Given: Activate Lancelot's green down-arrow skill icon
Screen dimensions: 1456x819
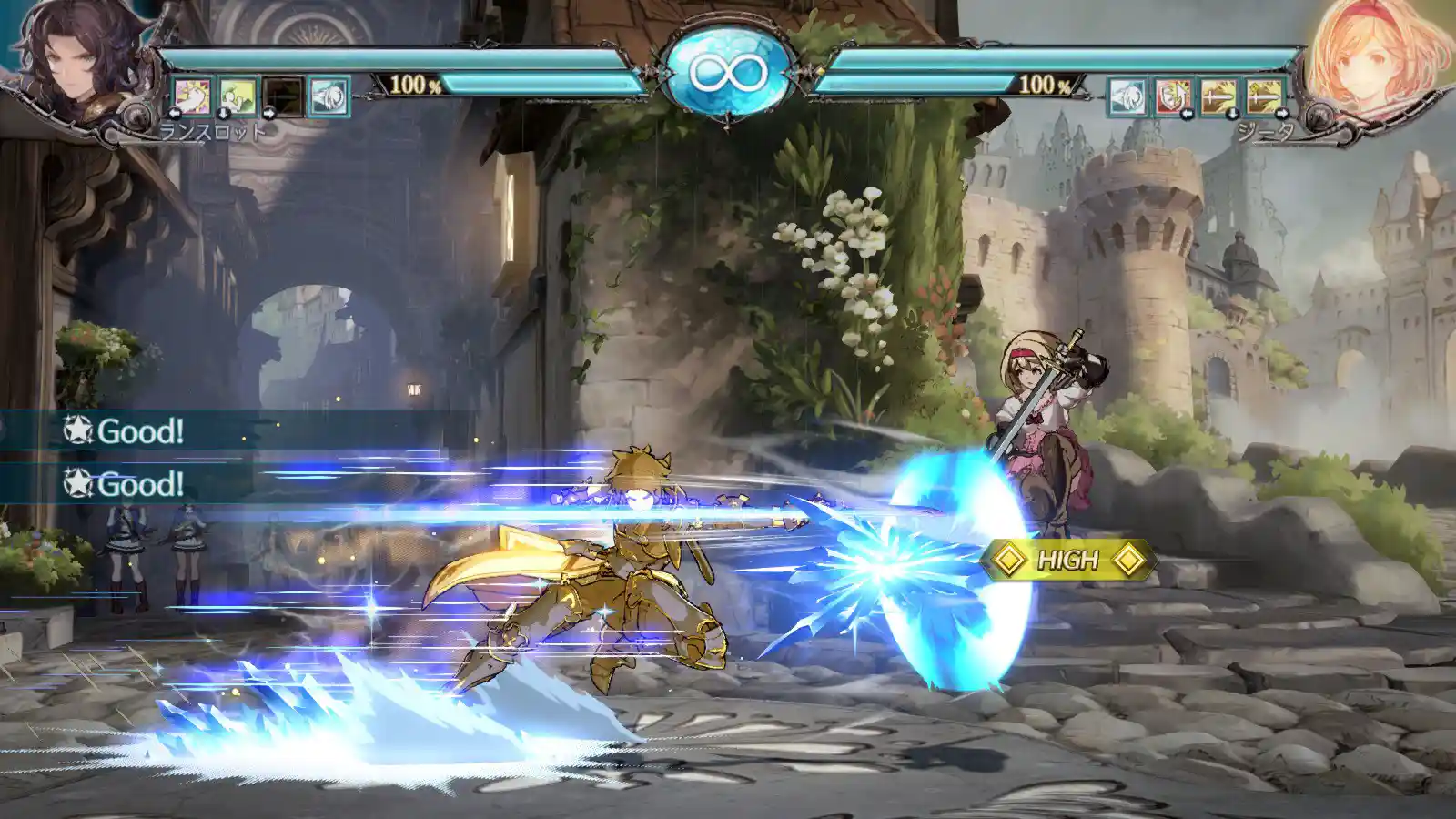Looking at the screenshot, I should (238, 96).
